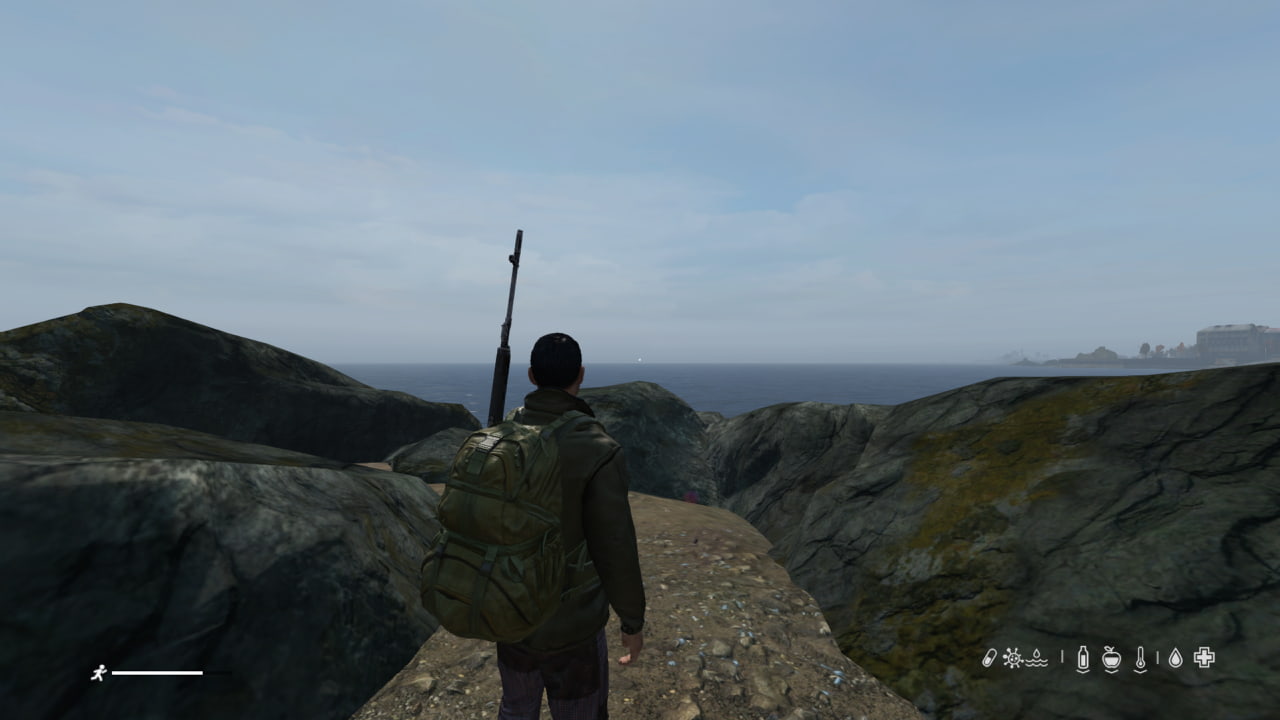1280x720 pixels.
Task: Select the virus sickness indicator icon
Action: point(1012,658)
